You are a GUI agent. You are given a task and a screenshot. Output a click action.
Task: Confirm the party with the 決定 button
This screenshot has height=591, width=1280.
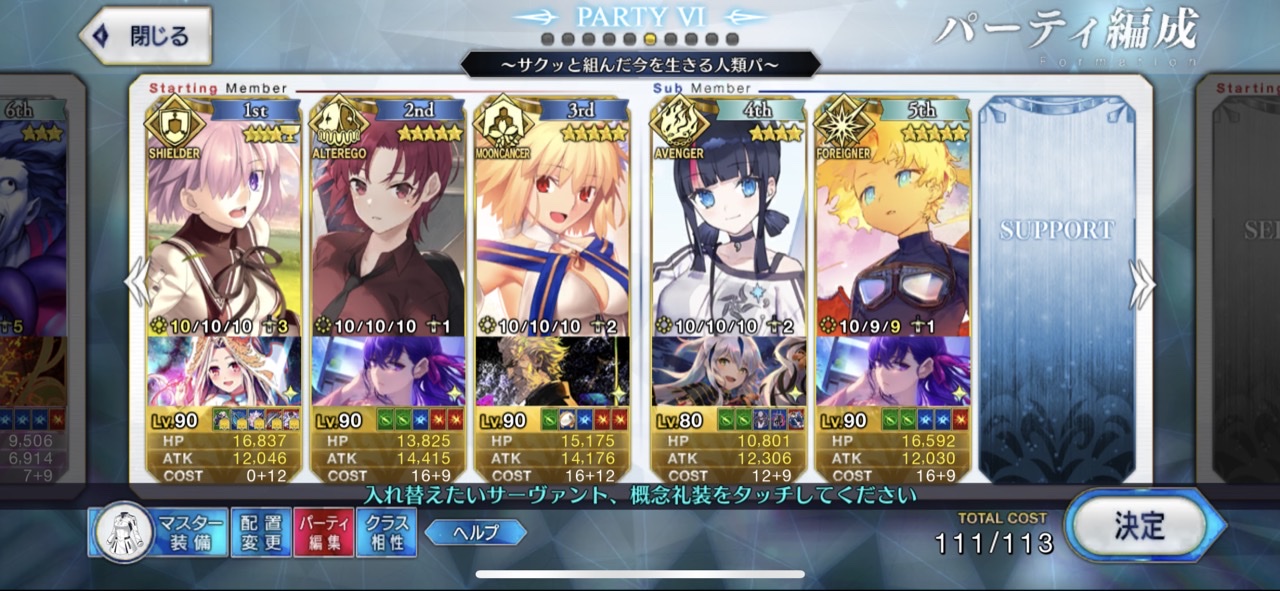tap(1143, 526)
